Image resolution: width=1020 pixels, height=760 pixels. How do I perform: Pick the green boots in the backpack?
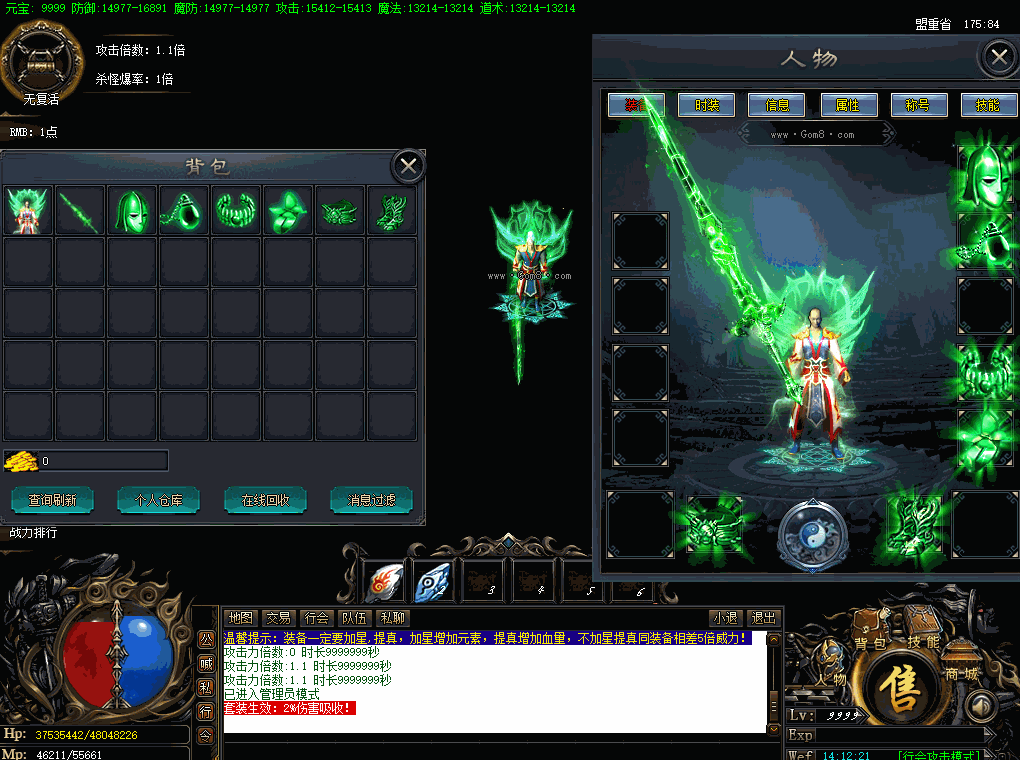(391, 211)
